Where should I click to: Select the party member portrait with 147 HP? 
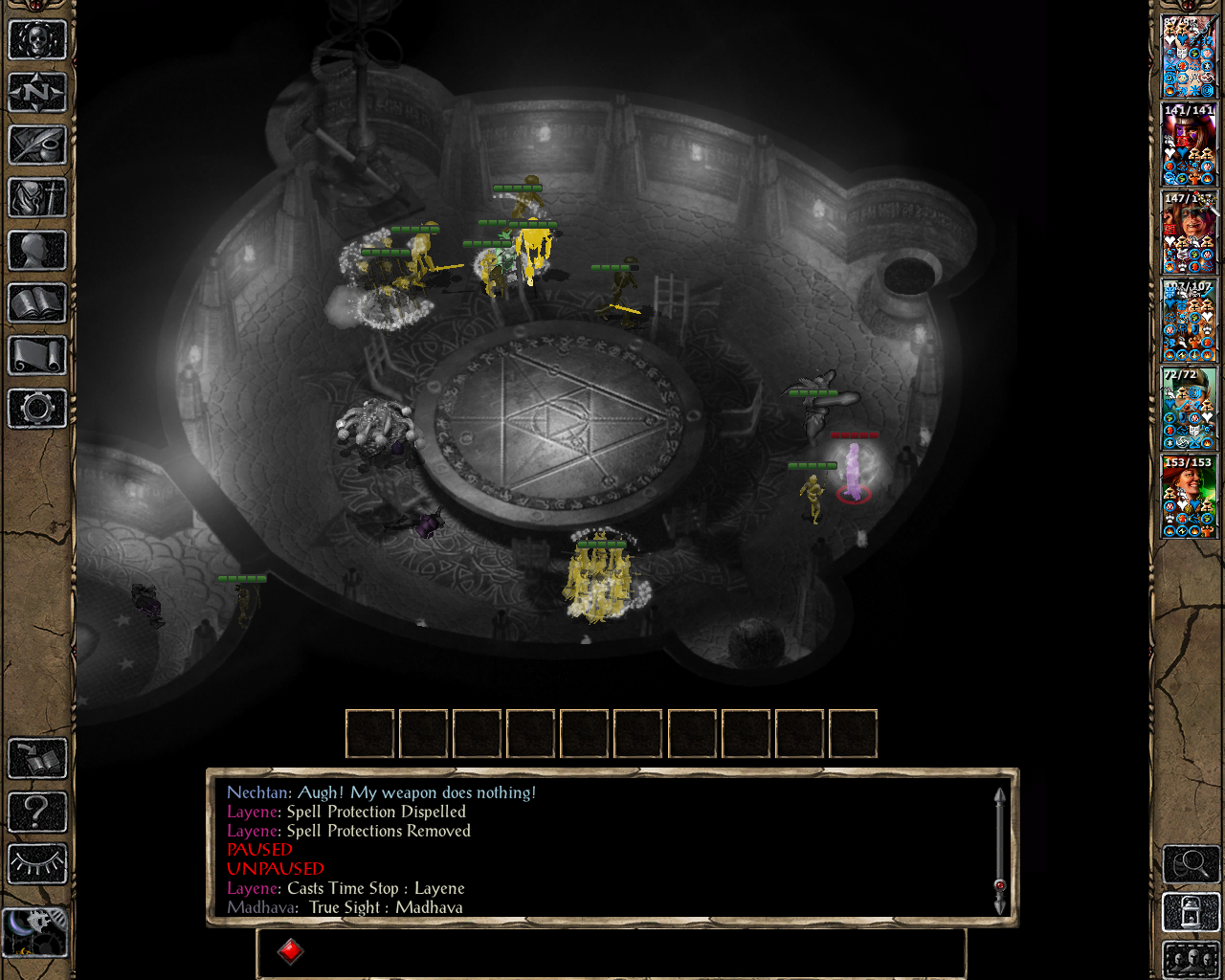coord(1189,233)
